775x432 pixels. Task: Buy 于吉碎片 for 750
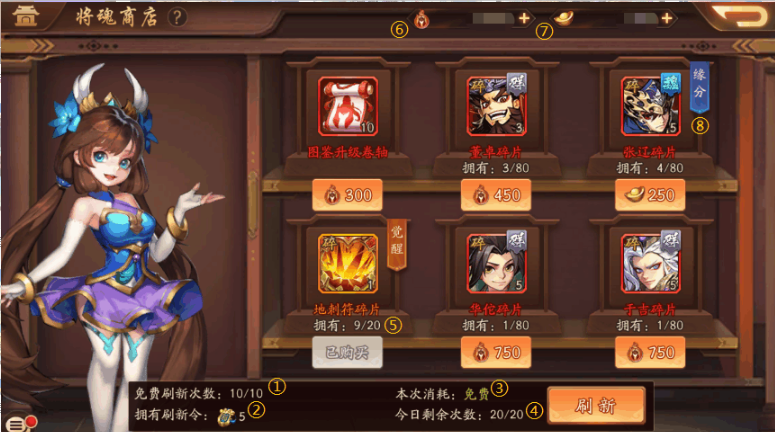[x=649, y=352]
